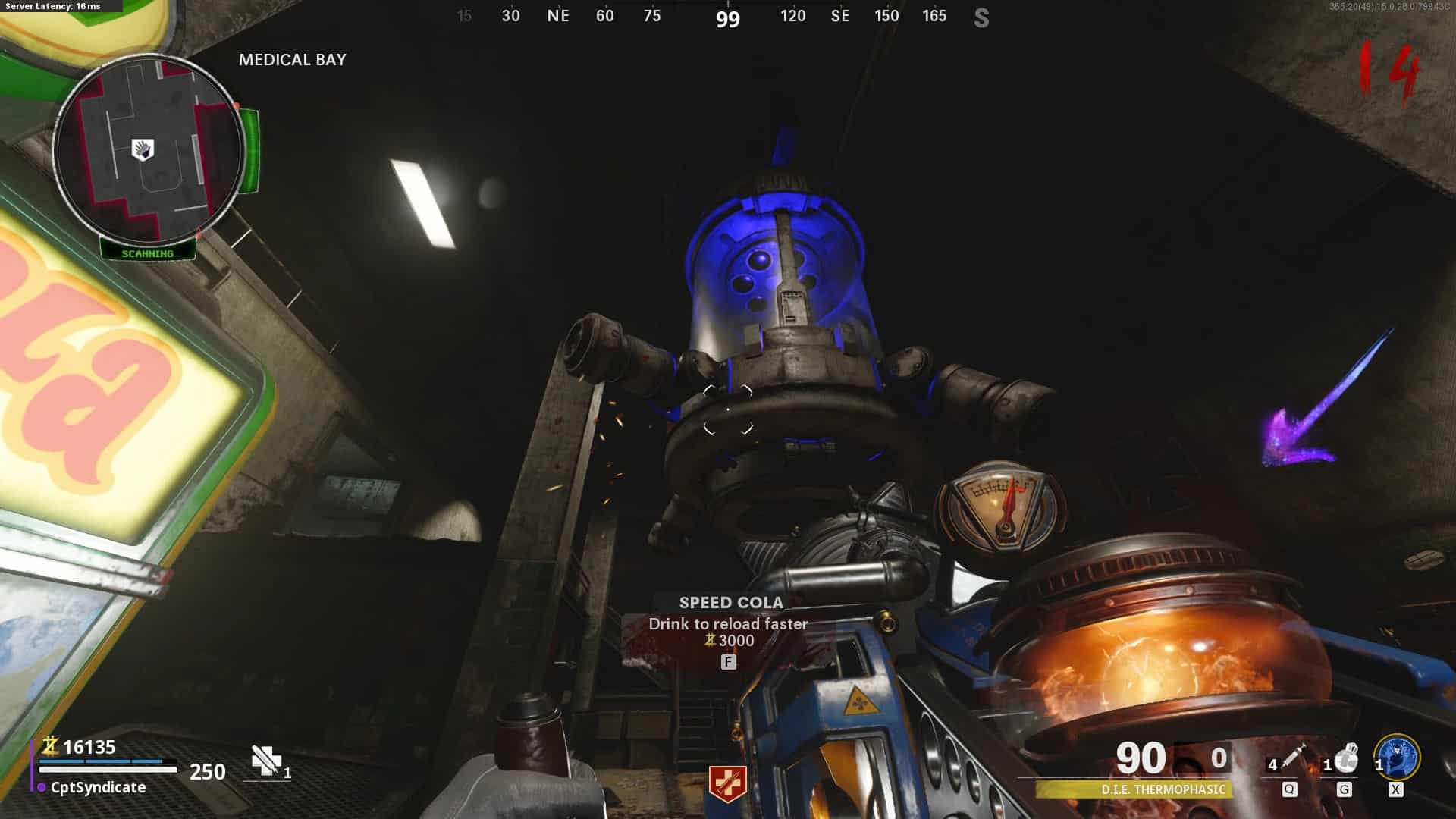
Task: Select the self-revive kit icon
Action: click(267, 761)
